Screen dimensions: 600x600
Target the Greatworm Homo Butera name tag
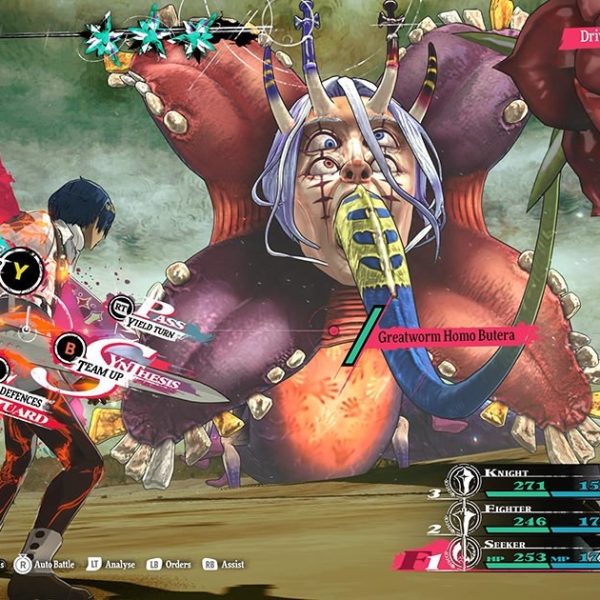445,336
